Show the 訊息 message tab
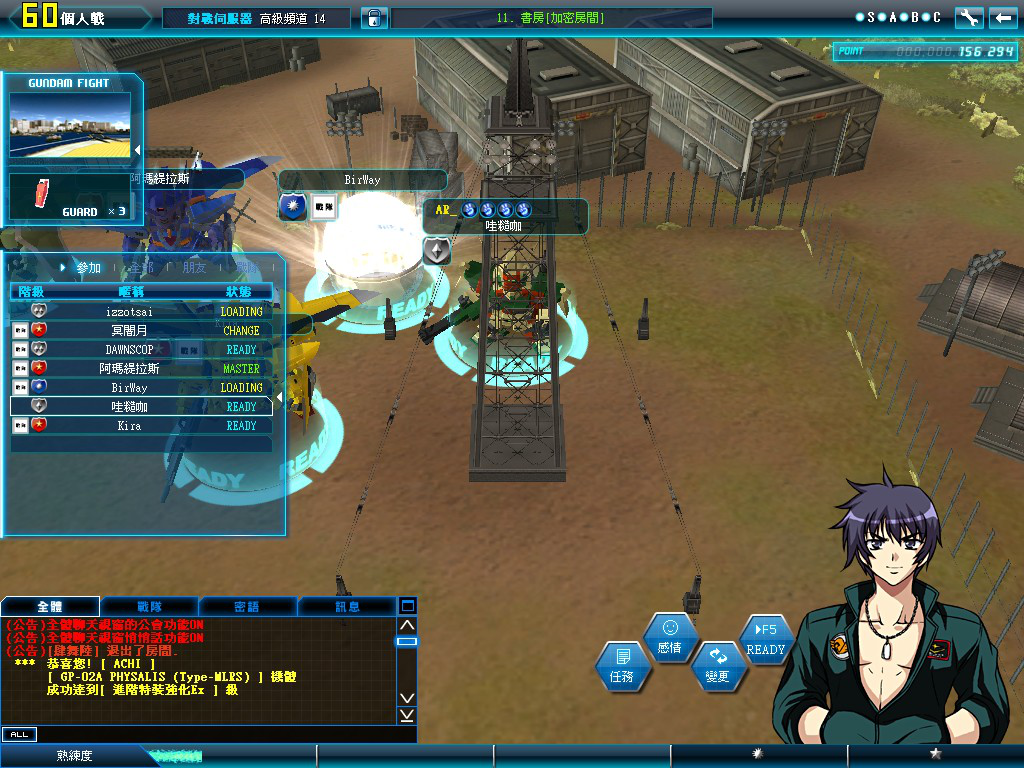Viewport: 1024px width, 768px height. pos(347,606)
